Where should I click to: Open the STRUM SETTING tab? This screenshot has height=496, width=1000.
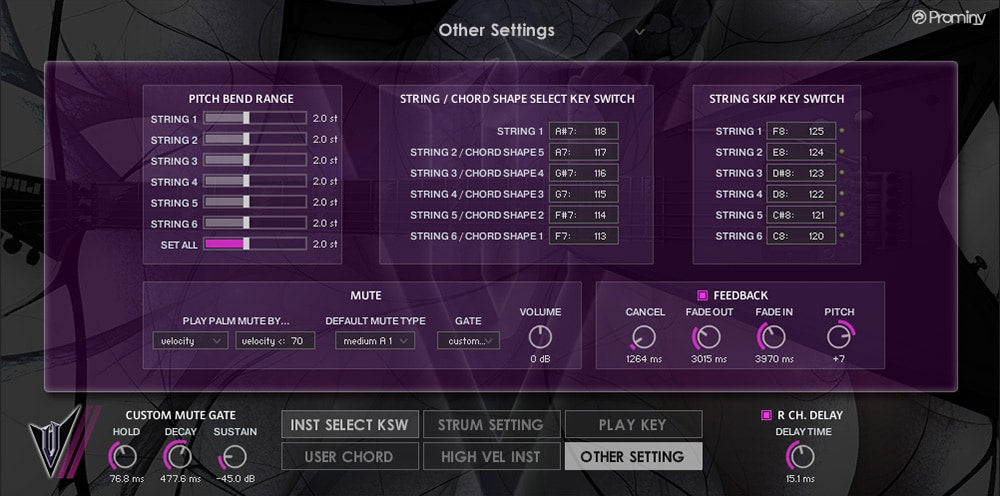pyautogui.click(x=490, y=424)
